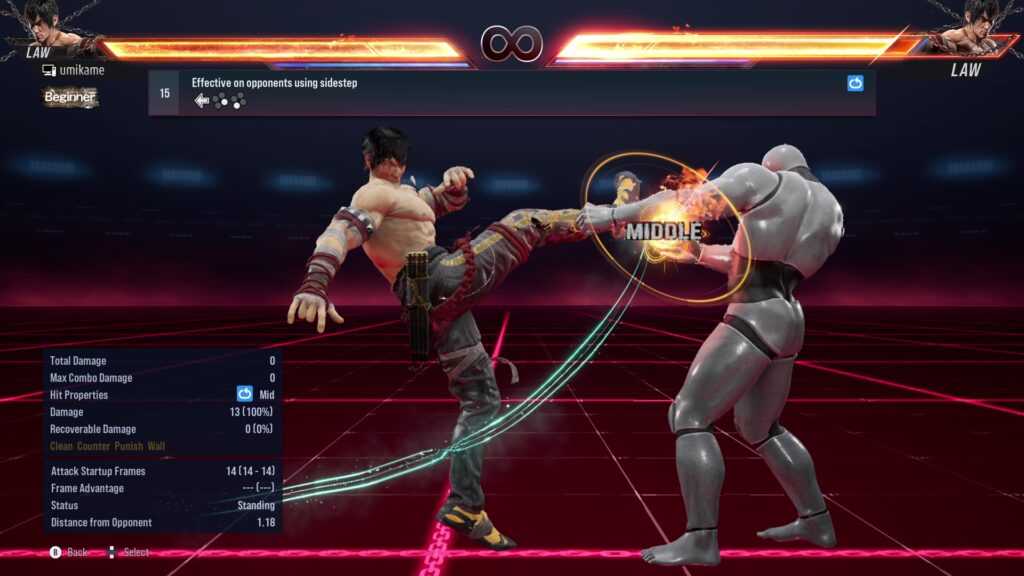Screen dimensions: 1024x576
Task: Click the Beginner rank badge
Action: click(x=70, y=97)
